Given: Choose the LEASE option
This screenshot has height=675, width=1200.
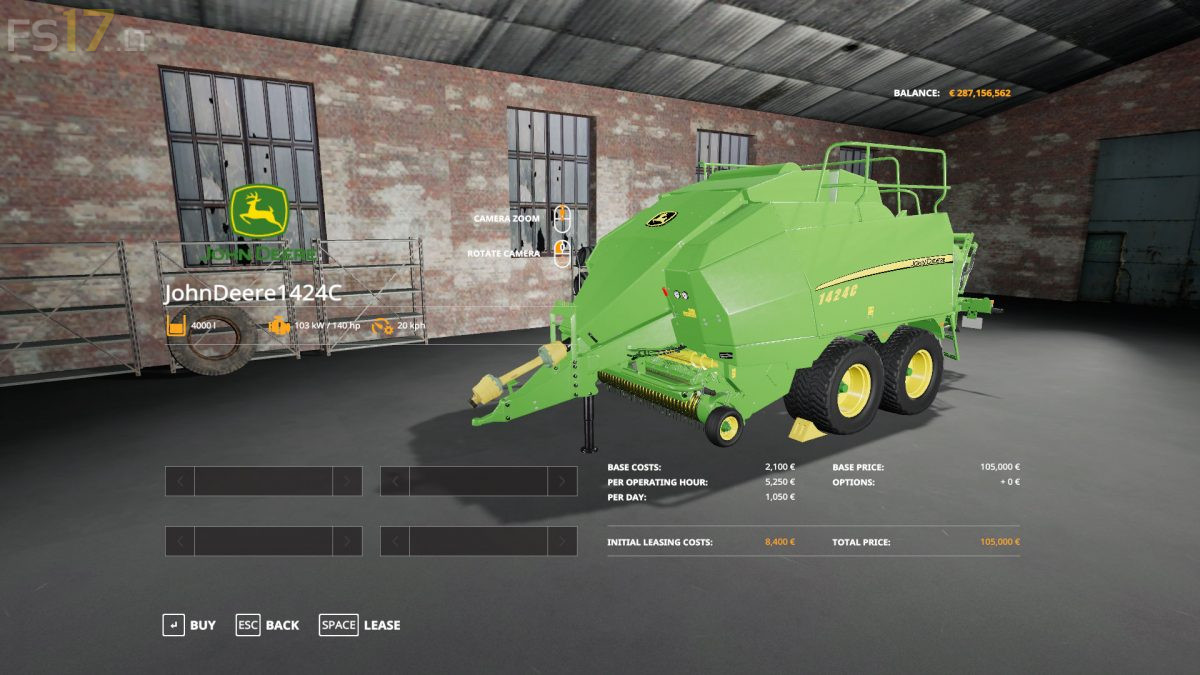Looking at the screenshot, I should click(x=360, y=625).
